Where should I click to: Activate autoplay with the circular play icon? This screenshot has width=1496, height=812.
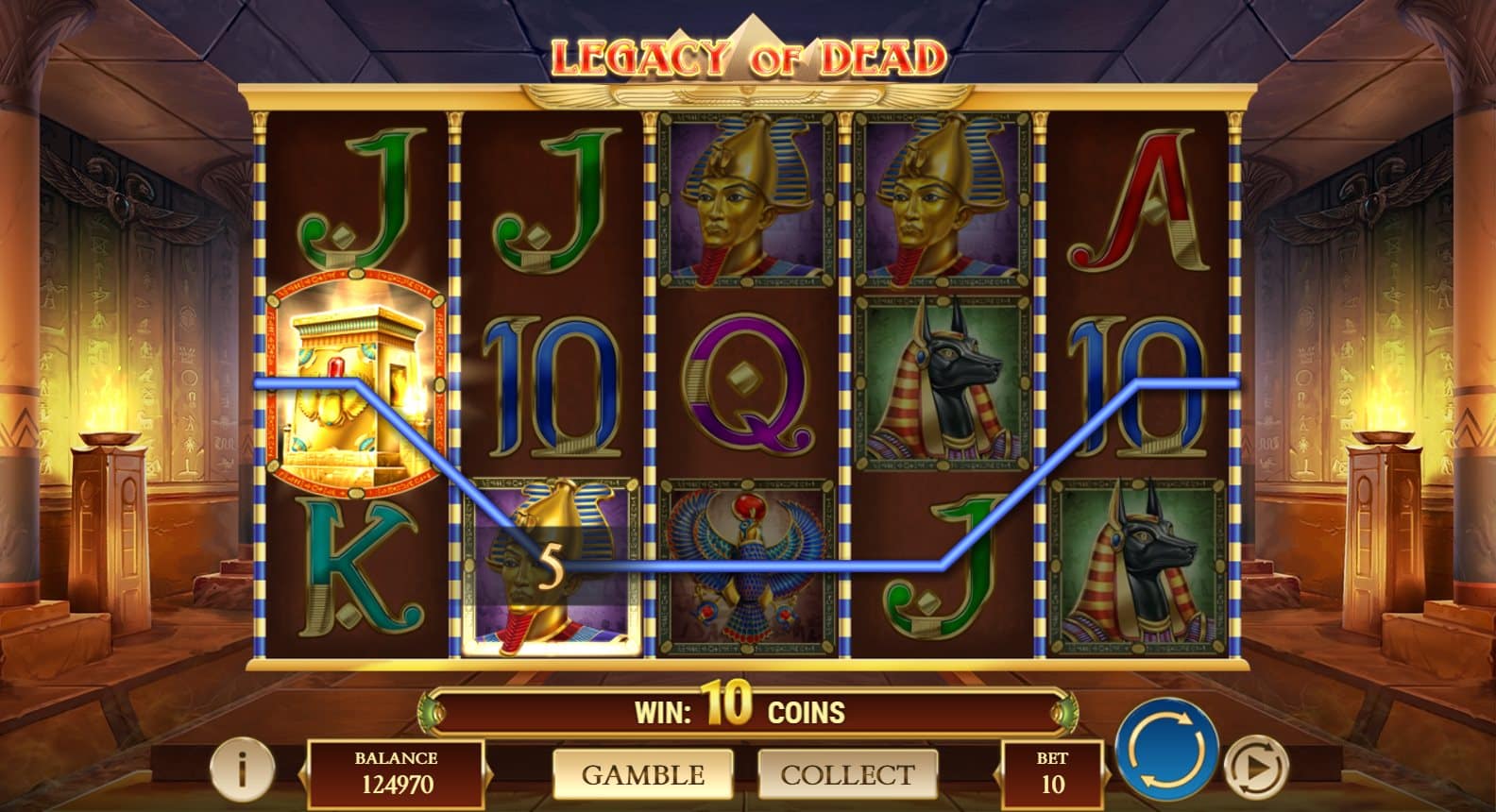(1256, 767)
